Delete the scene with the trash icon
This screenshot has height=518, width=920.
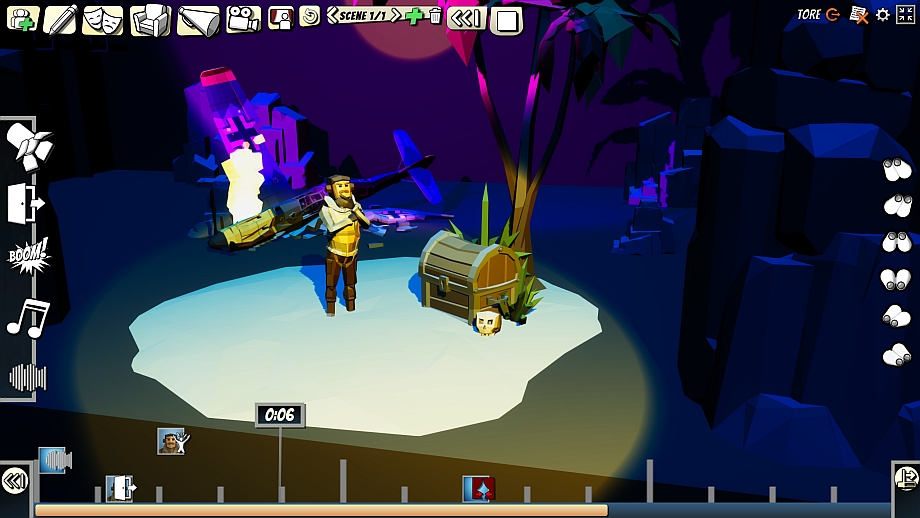(434, 16)
